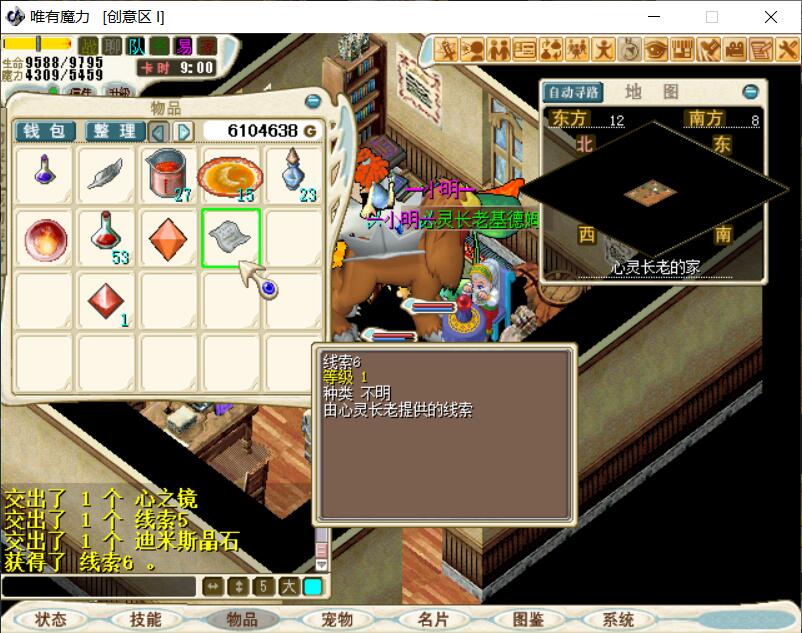This screenshot has height=633, width=802.
Task: Click the 整理 sort inventory button
Action: pos(114,131)
